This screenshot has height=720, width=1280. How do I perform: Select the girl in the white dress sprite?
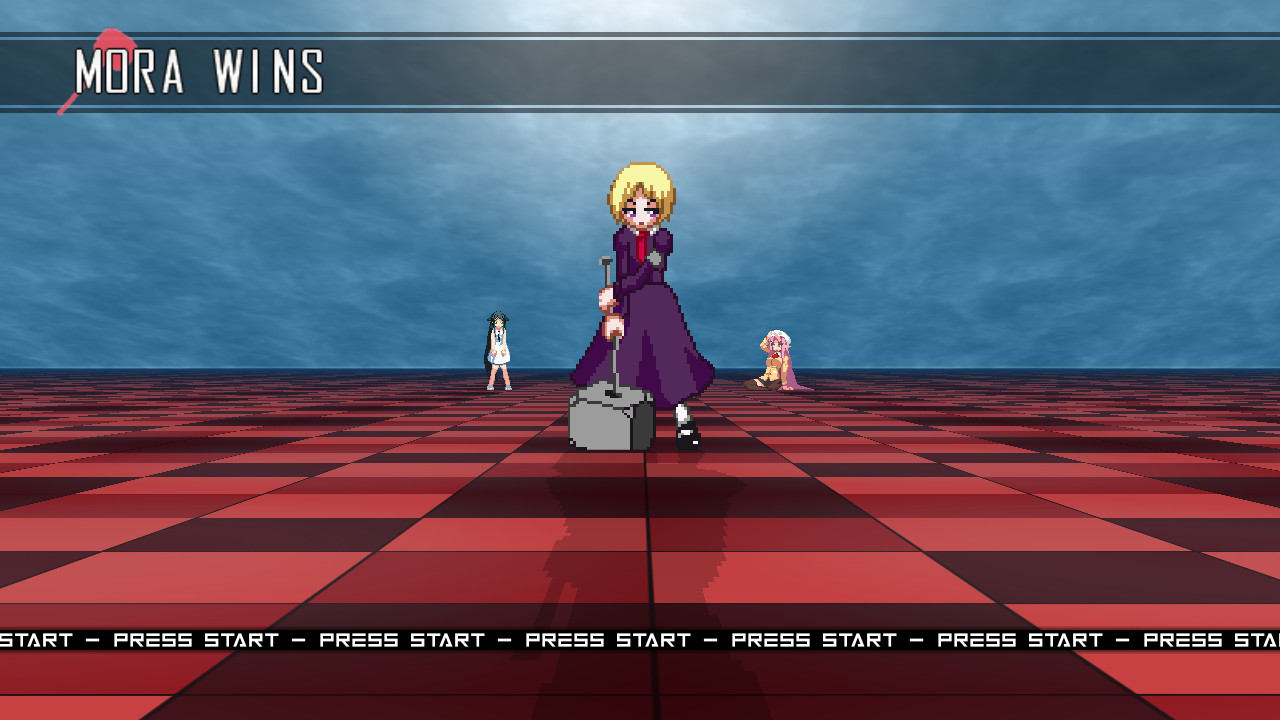[x=496, y=350]
